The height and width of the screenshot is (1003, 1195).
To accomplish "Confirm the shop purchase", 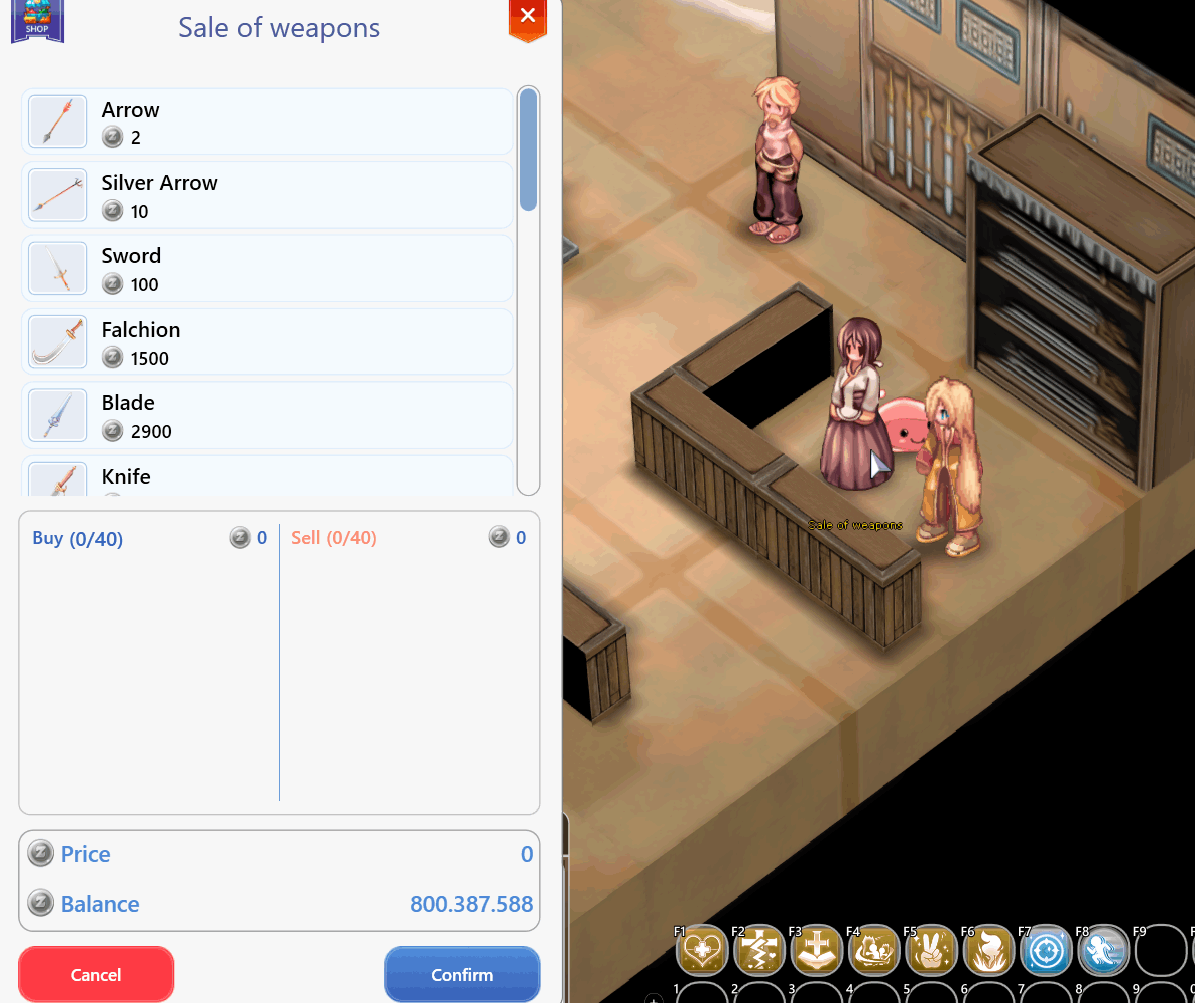I will pos(462,974).
